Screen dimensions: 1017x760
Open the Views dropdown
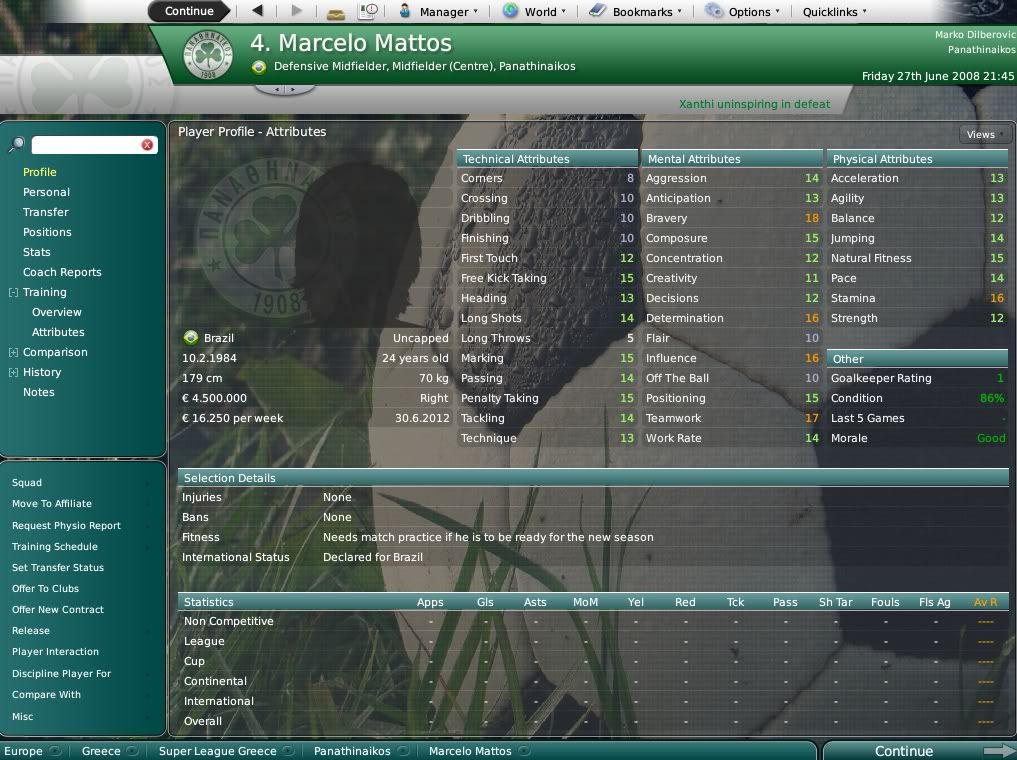tap(984, 134)
